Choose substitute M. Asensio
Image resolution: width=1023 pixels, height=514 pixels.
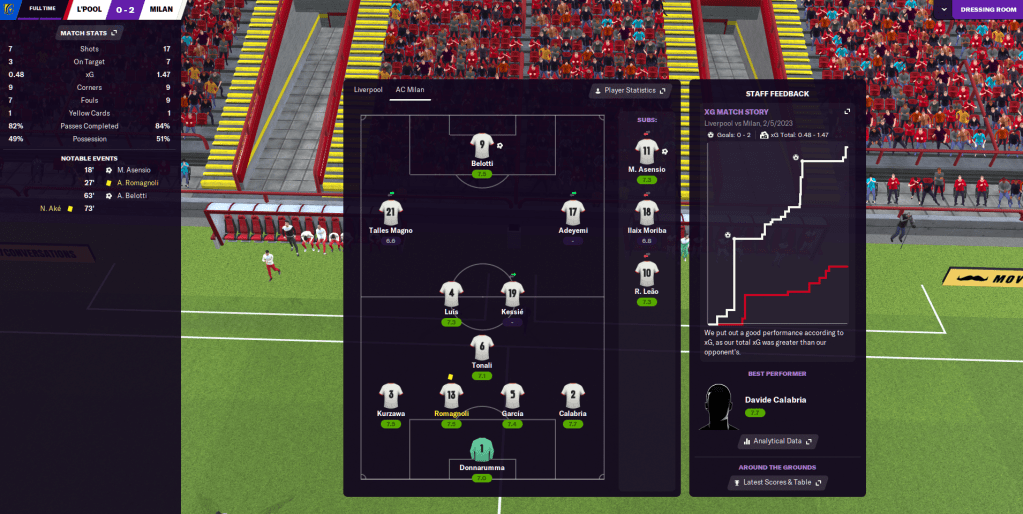[647, 152]
